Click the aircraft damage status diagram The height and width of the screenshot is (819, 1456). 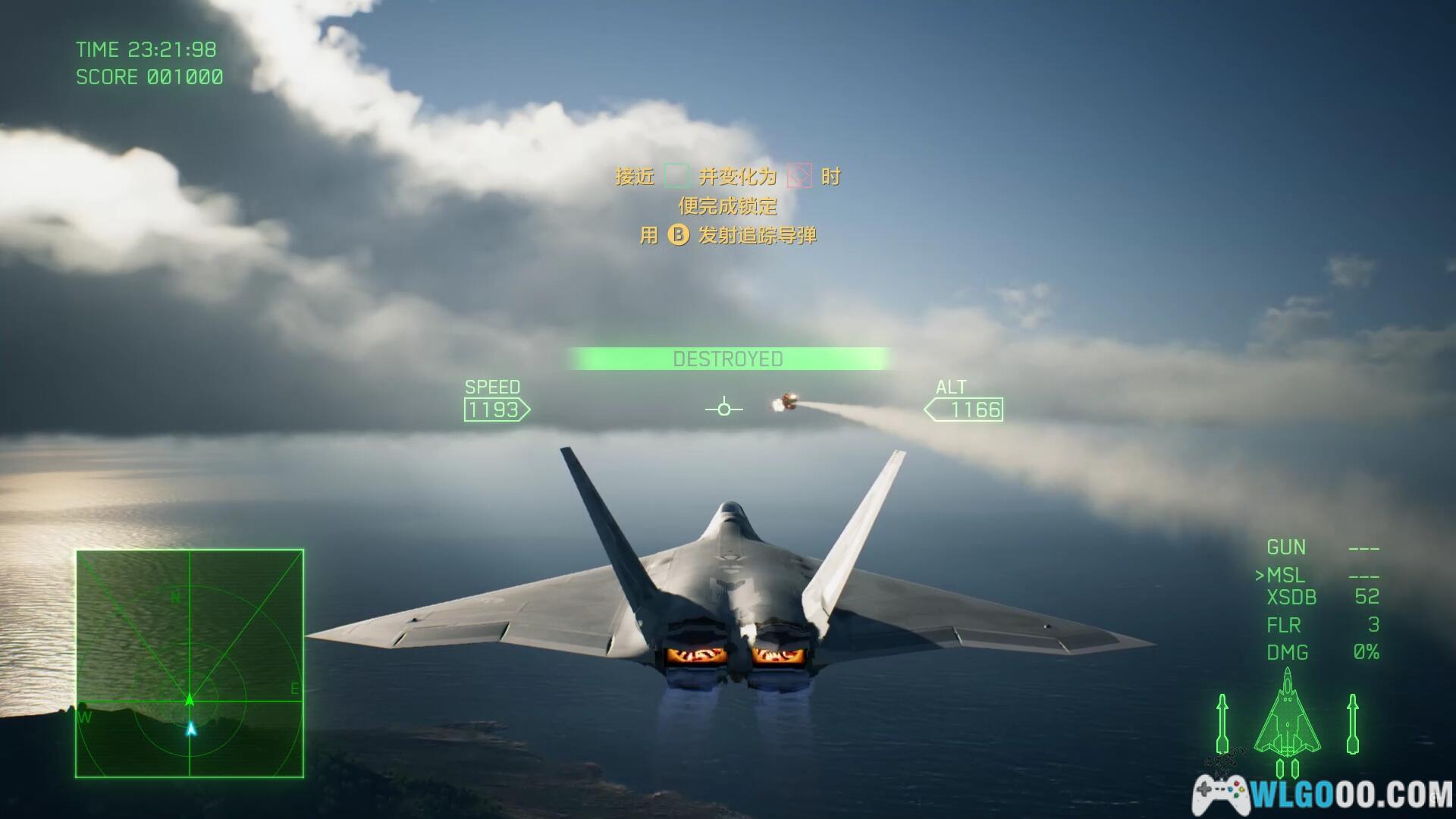coord(1287,717)
